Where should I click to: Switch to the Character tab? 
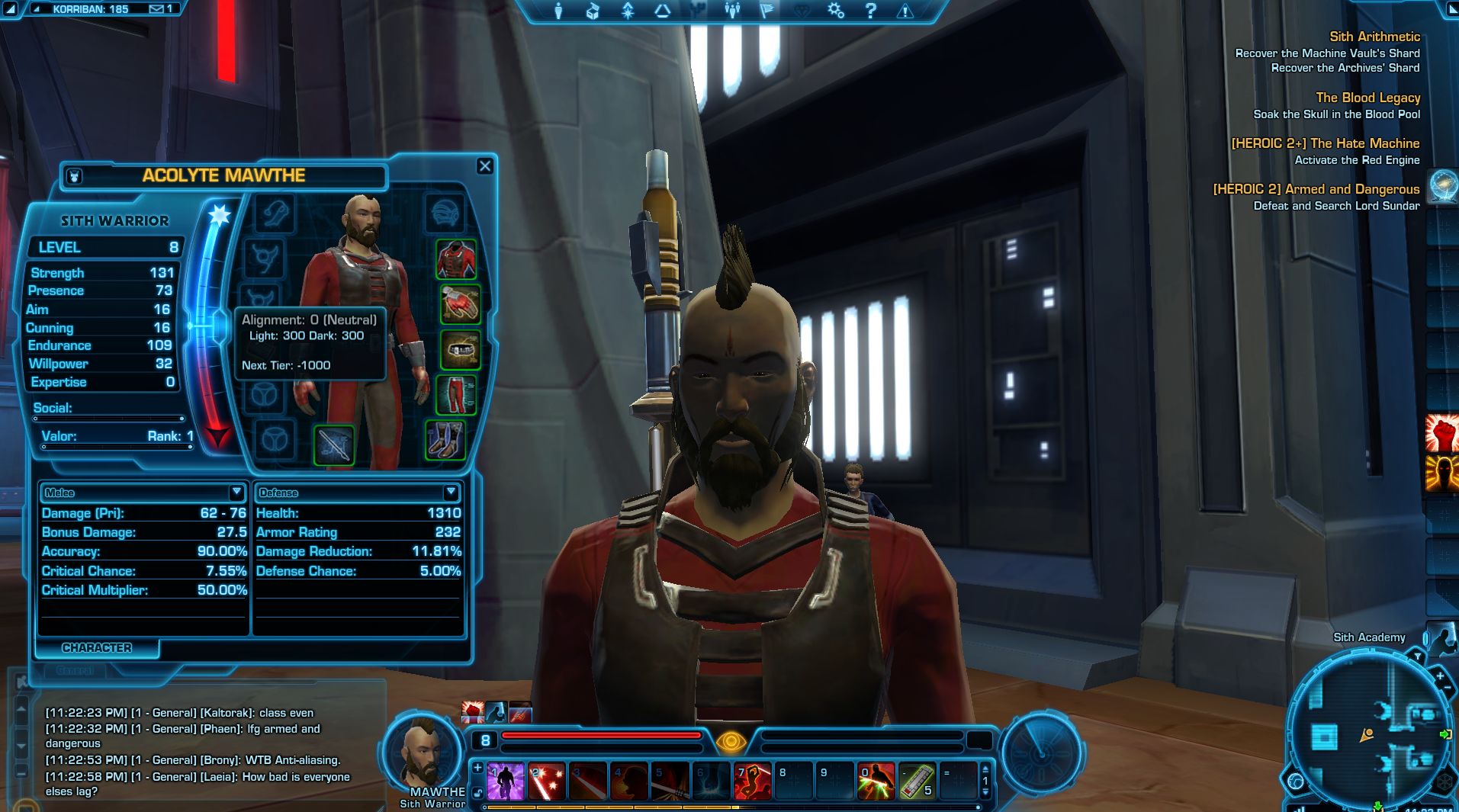(97, 648)
